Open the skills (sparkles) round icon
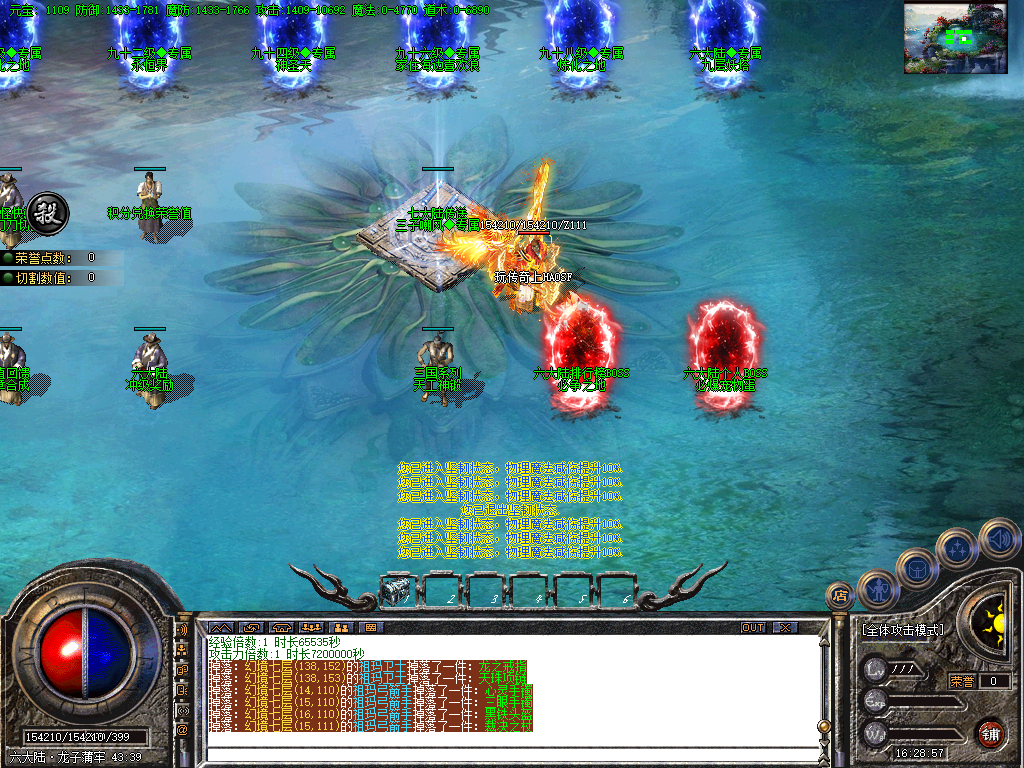 click(957, 548)
